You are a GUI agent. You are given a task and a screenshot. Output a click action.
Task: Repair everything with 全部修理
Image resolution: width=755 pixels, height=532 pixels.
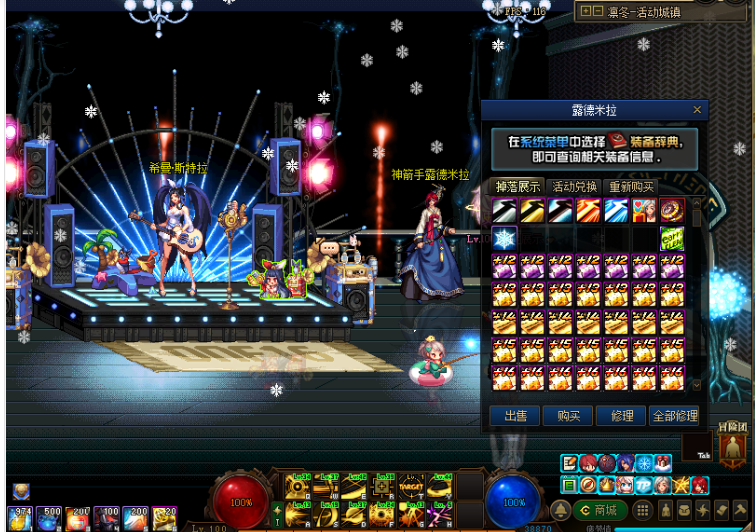pyautogui.click(x=674, y=416)
